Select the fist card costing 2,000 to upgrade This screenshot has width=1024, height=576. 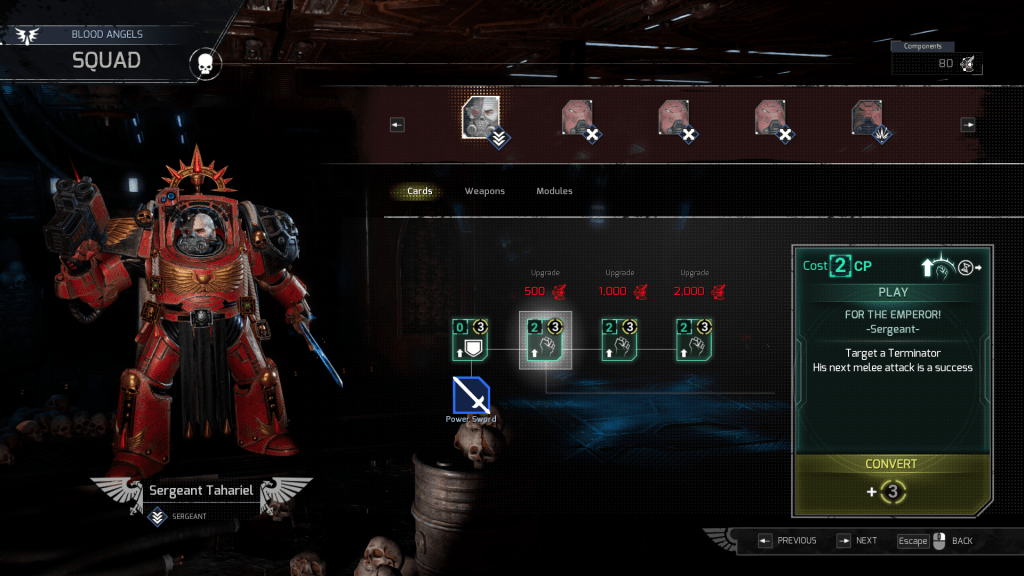694,339
